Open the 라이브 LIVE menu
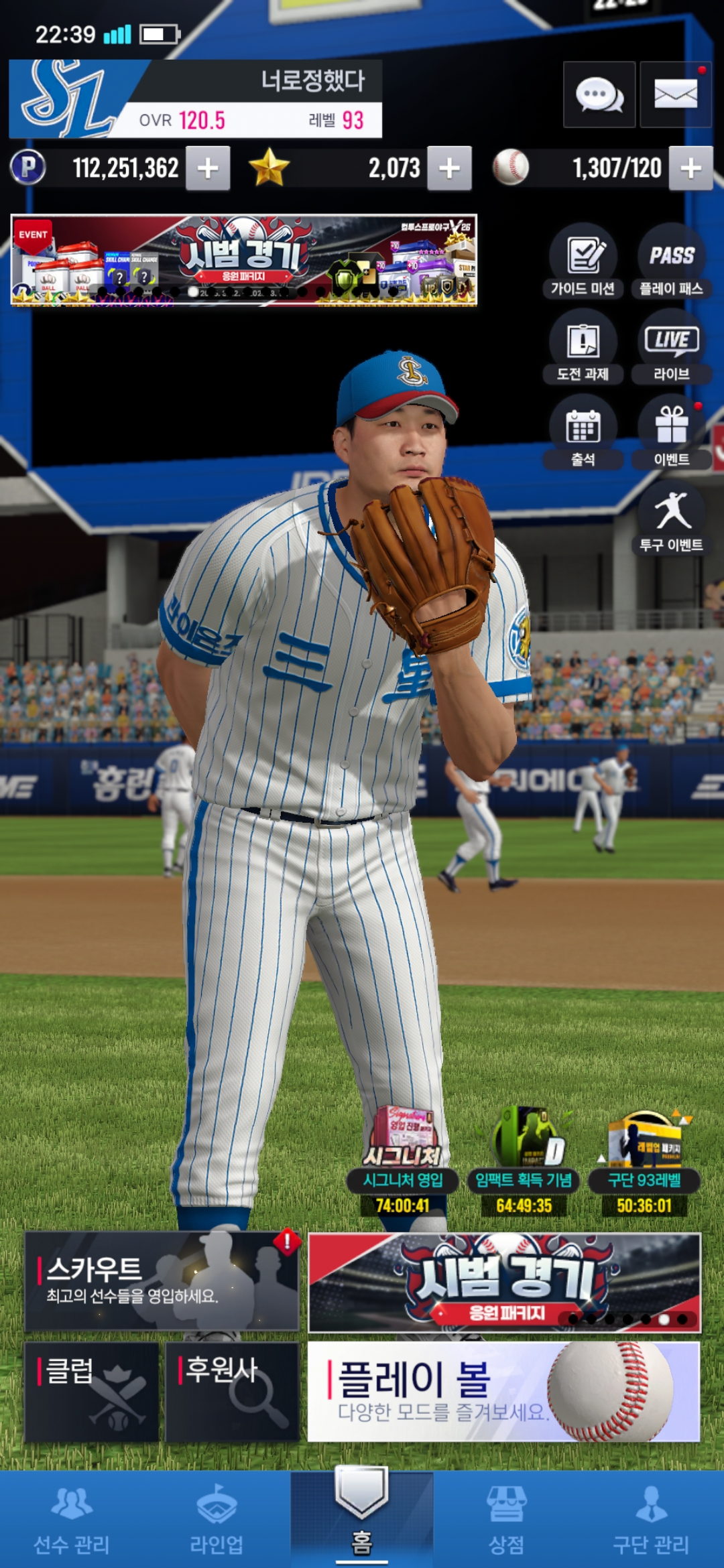This screenshot has width=724, height=1568. click(x=671, y=346)
